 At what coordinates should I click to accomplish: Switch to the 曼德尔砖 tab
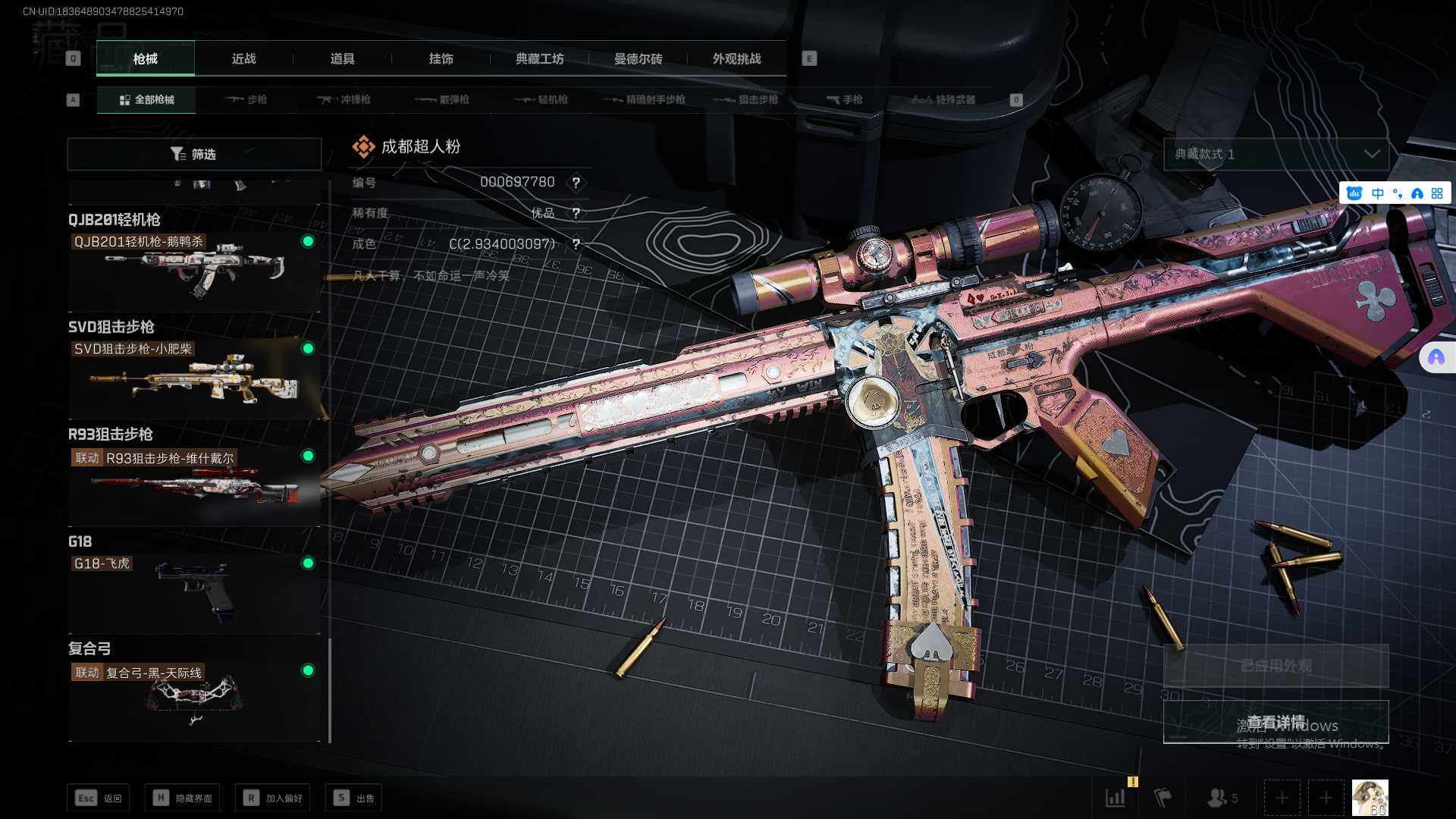tap(638, 59)
